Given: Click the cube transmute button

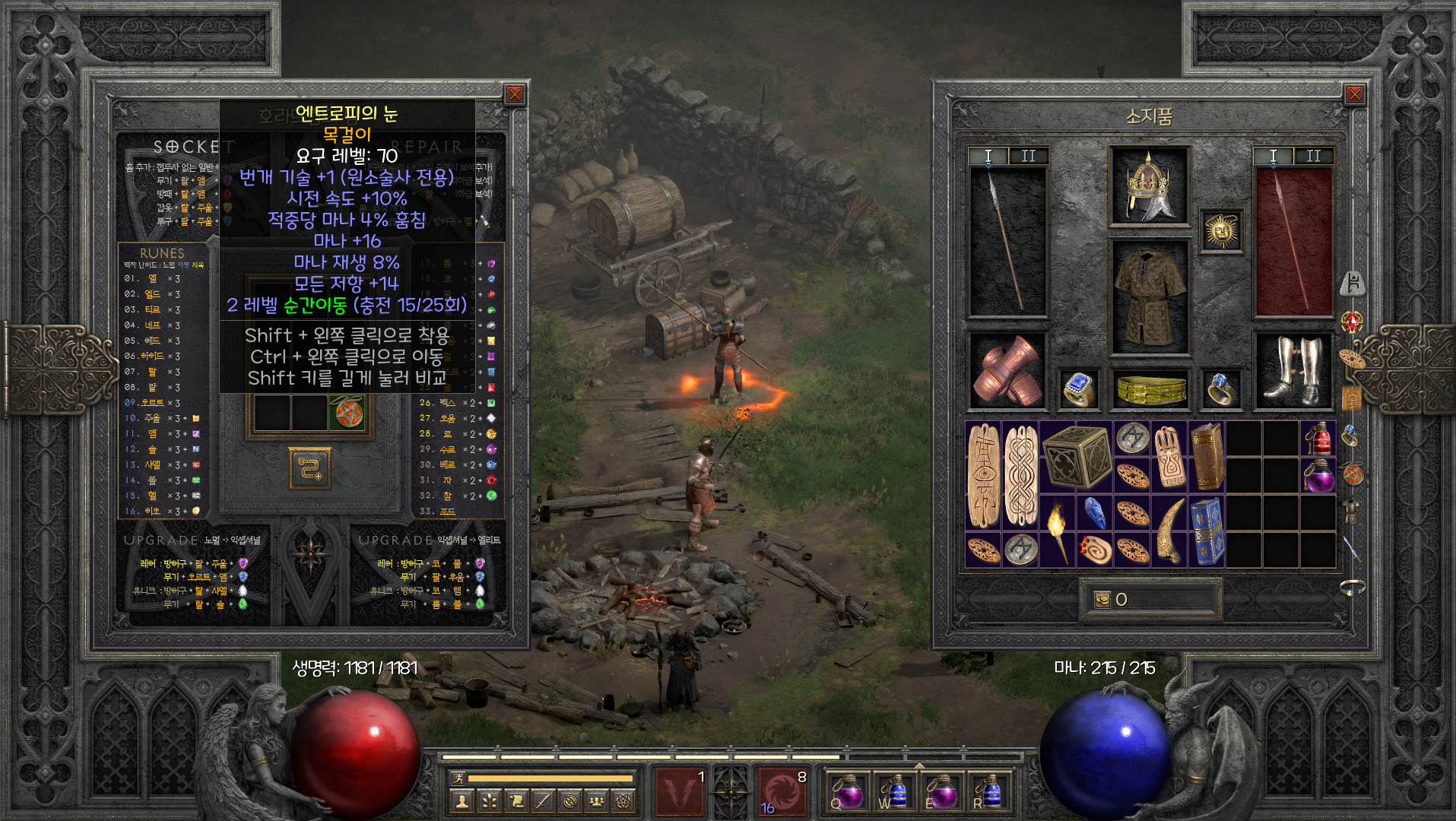Looking at the screenshot, I should click(x=309, y=468).
